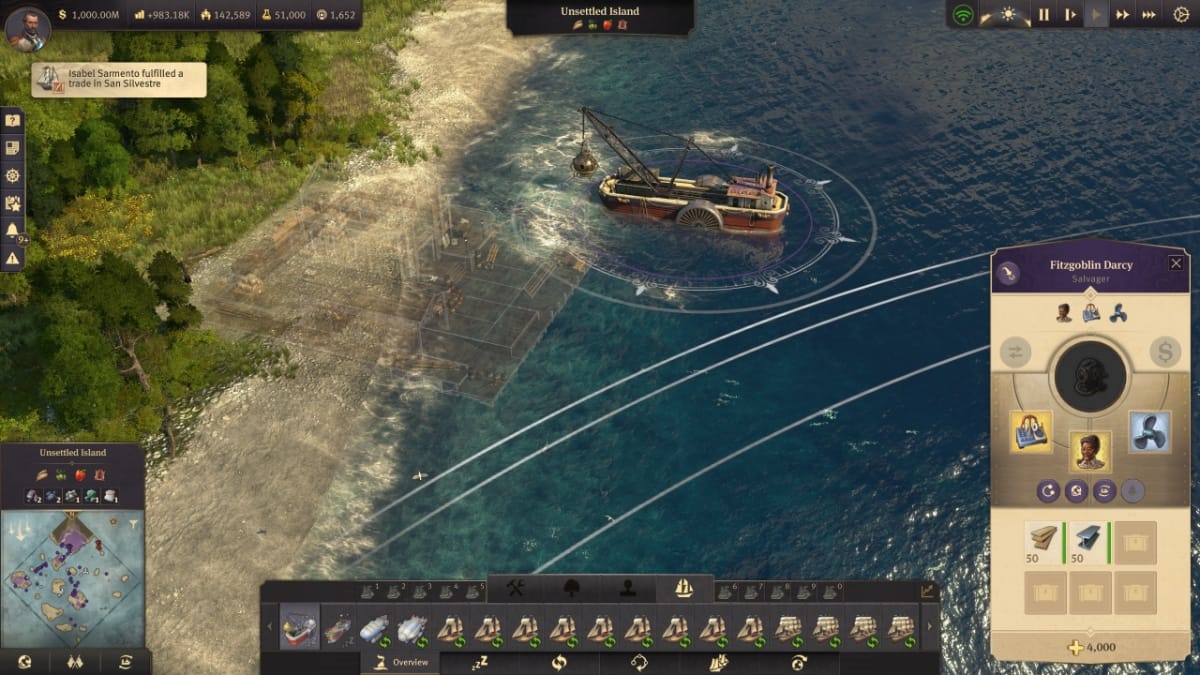Set game speed to triple fast-forward

click(1149, 15)
